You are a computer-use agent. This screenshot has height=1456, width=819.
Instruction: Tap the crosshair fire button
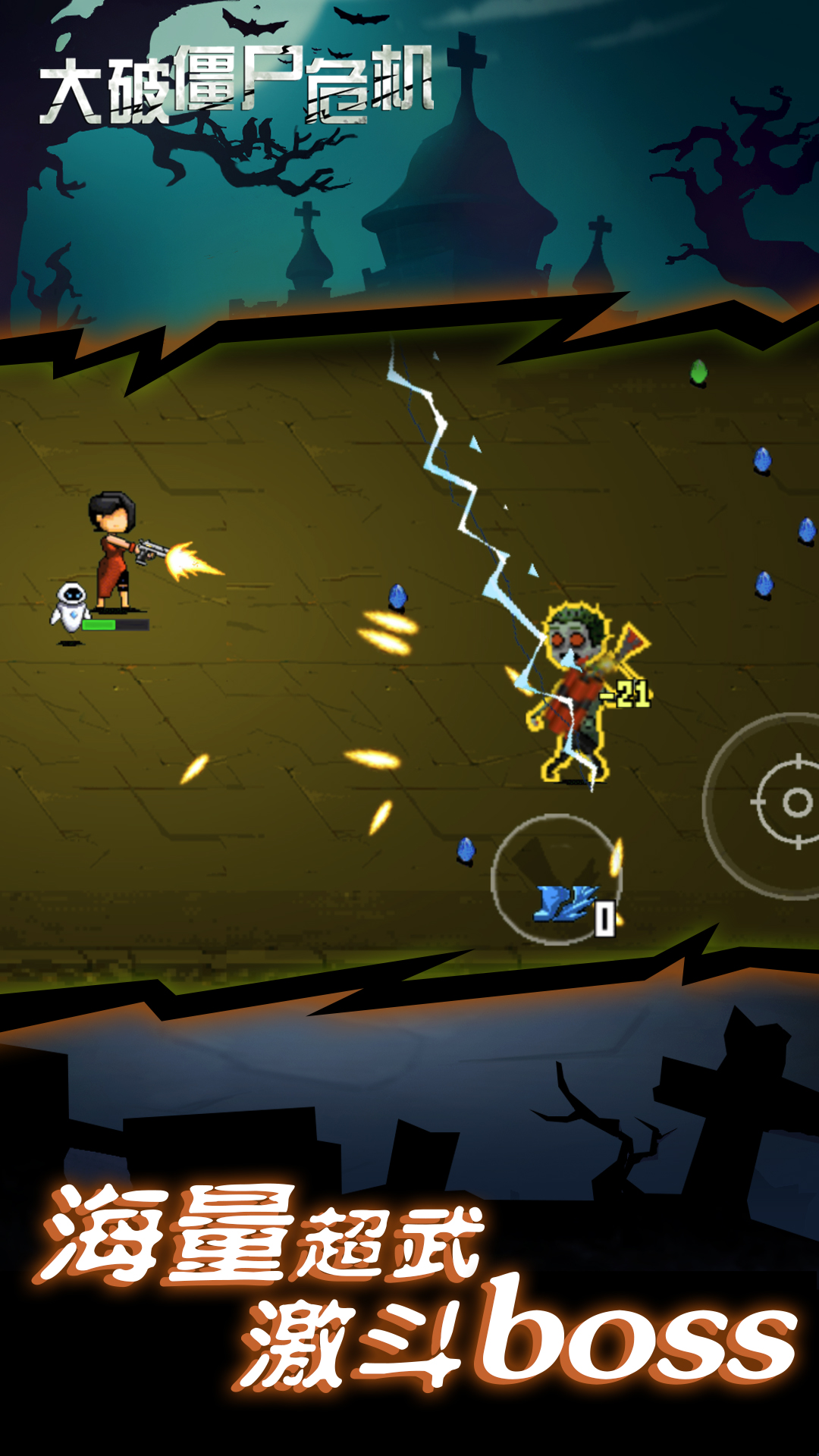point(789,804)
